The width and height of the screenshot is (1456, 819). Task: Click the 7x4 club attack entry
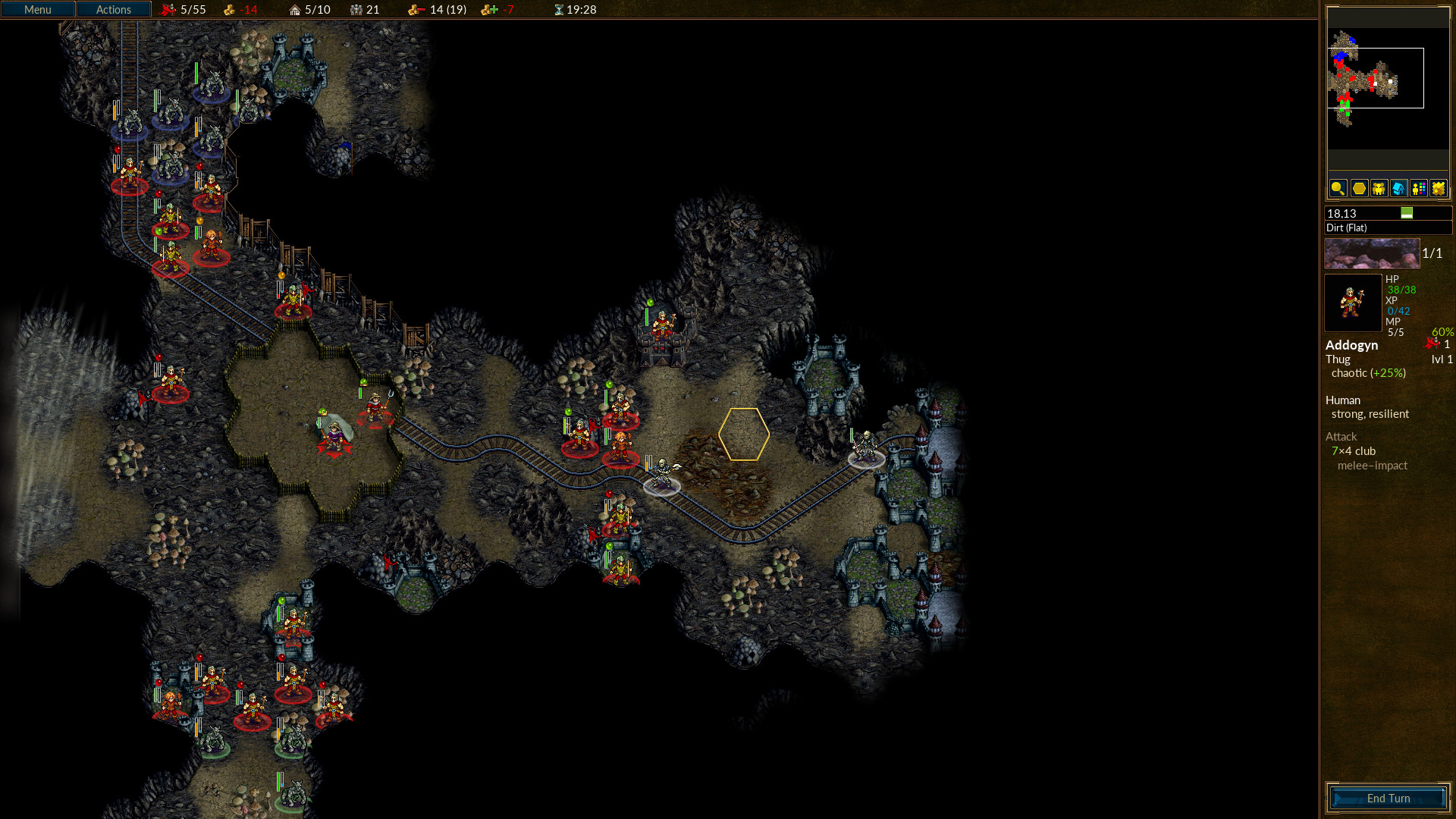click(1353, 450)
